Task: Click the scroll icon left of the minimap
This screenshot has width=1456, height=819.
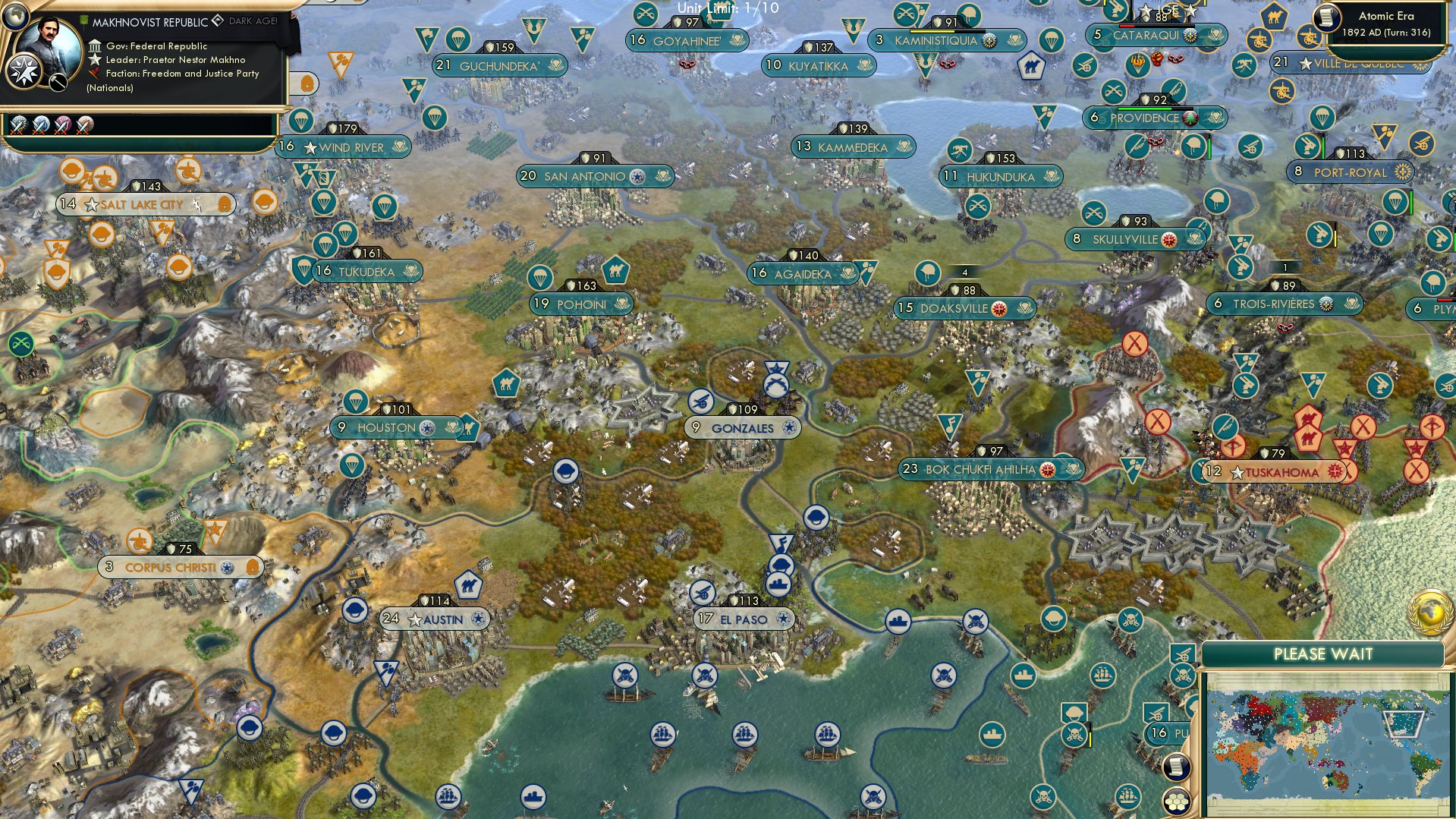Action: (x=1175, y=767)
